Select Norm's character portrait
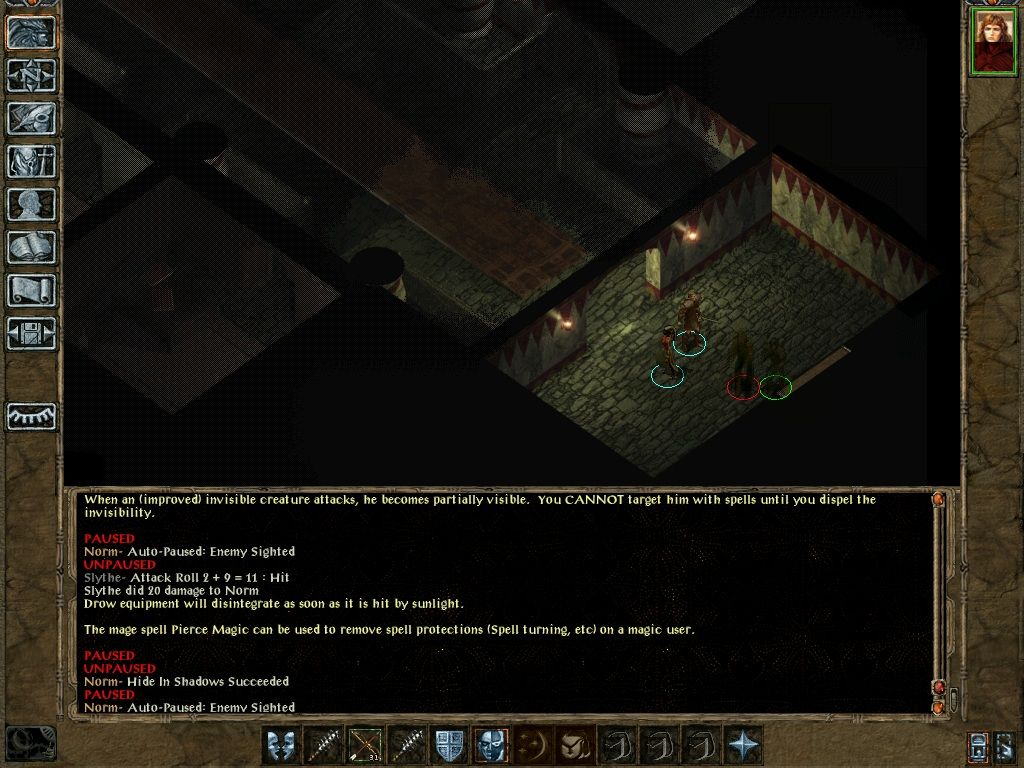Viewport: 1024px width, 768px height. pyautogui.click(x=994, y=43)
